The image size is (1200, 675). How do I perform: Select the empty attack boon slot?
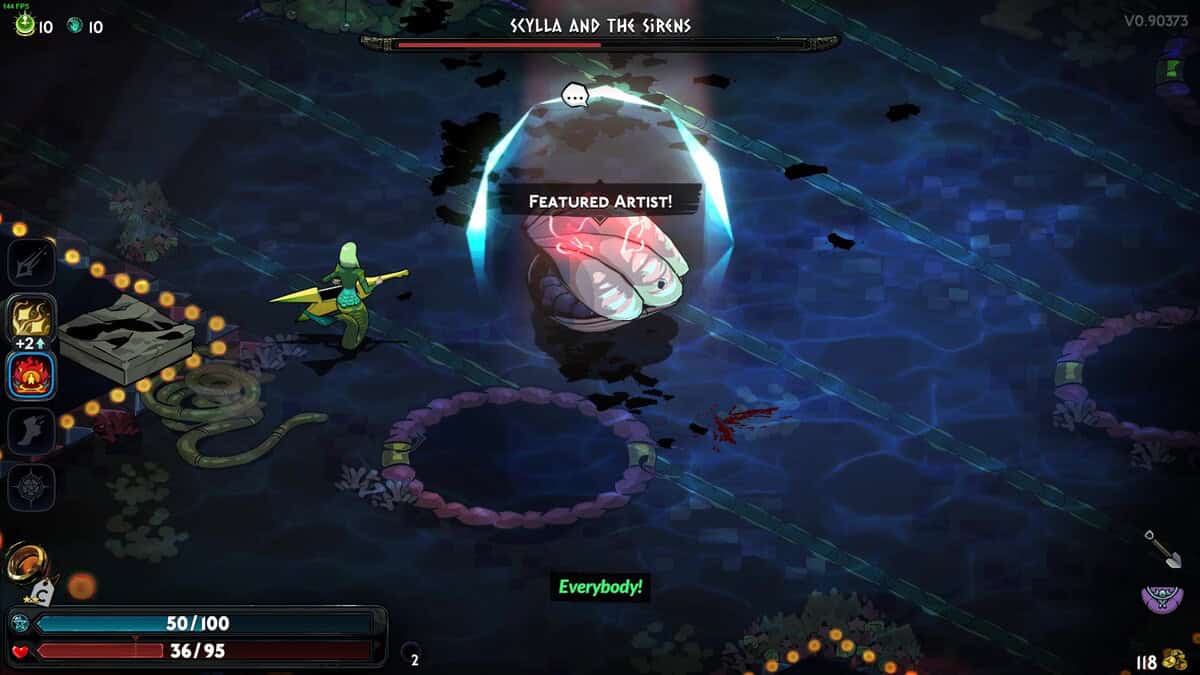click(x=29, y=263)
